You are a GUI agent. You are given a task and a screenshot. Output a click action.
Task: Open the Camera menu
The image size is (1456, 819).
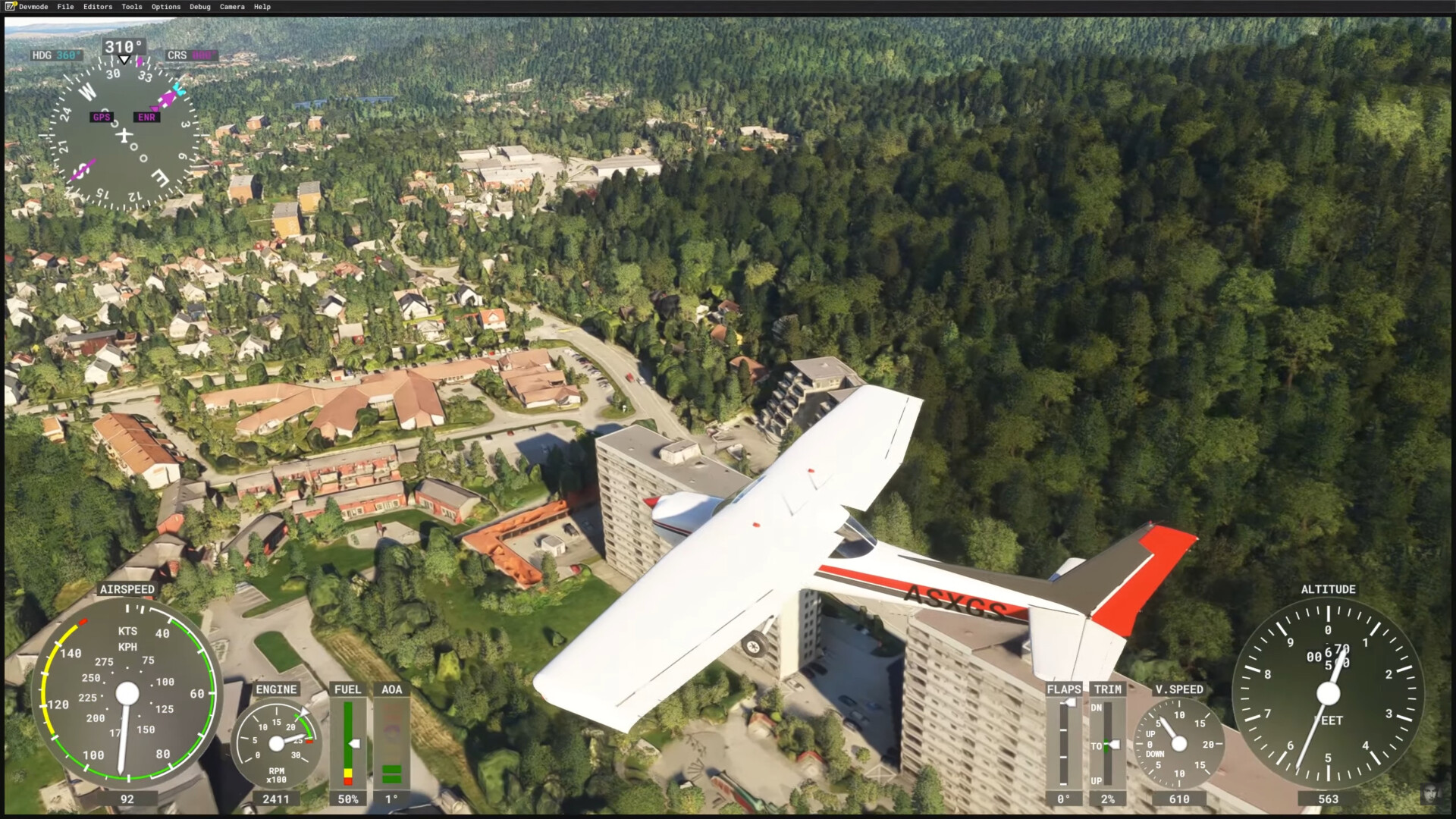[232, 7]
